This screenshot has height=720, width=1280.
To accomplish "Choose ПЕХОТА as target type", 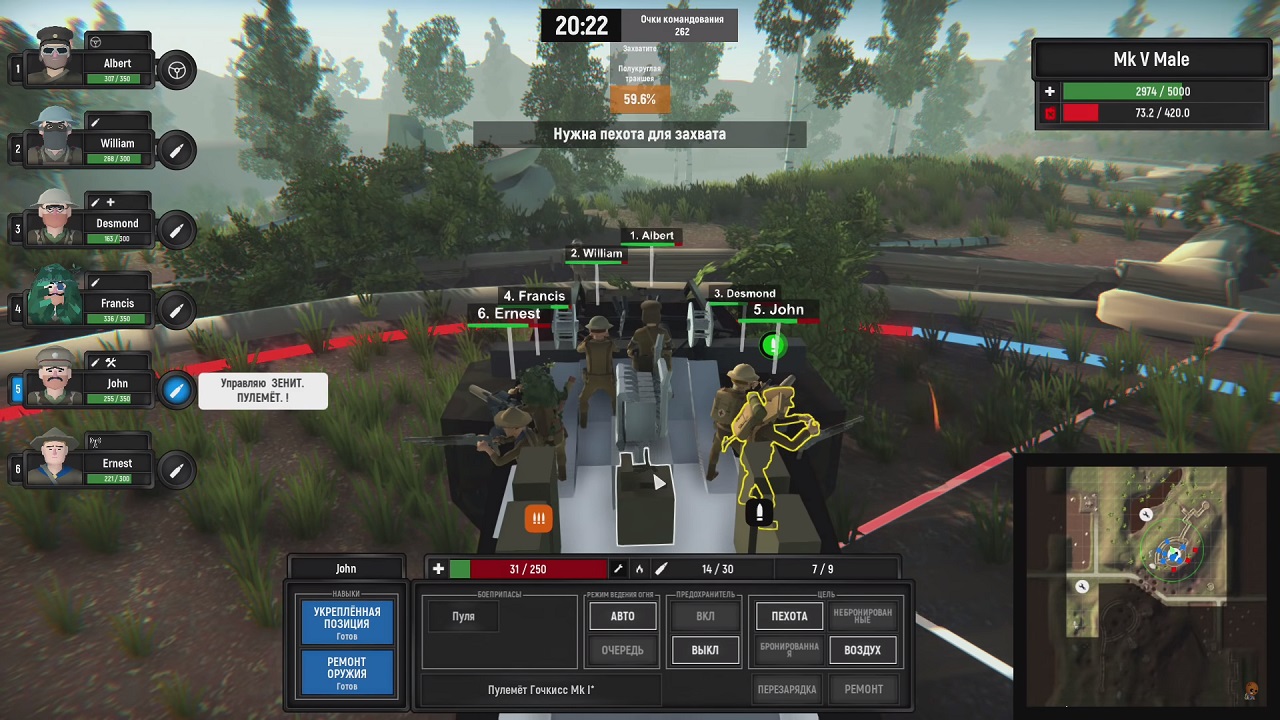I will 789,617.
